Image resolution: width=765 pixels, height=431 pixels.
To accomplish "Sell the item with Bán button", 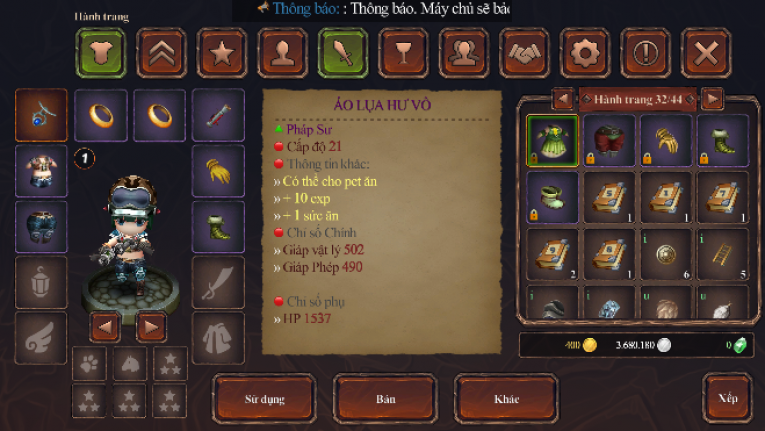I will [385, 399].
